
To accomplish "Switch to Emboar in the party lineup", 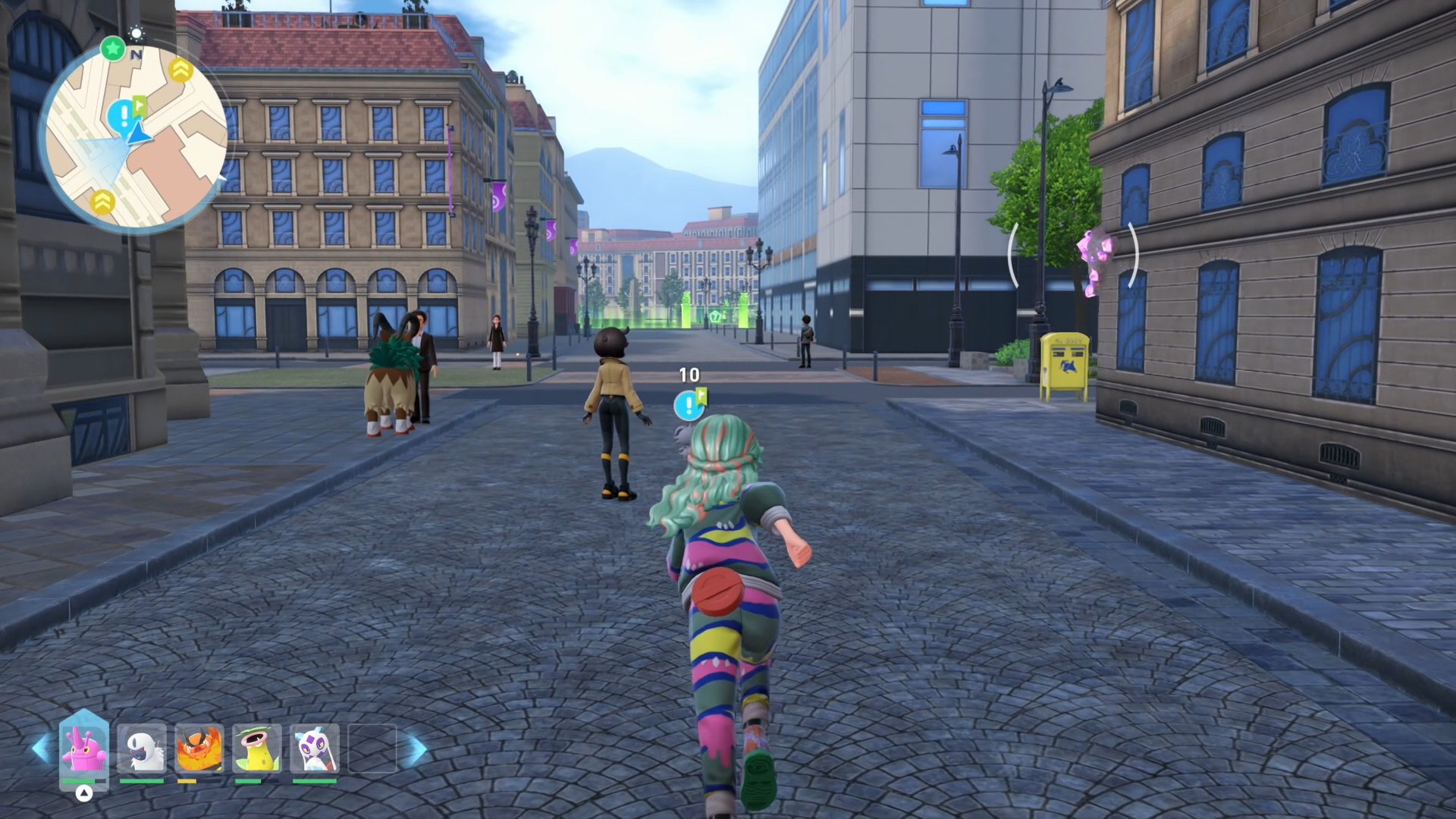I will pos(199,748).
